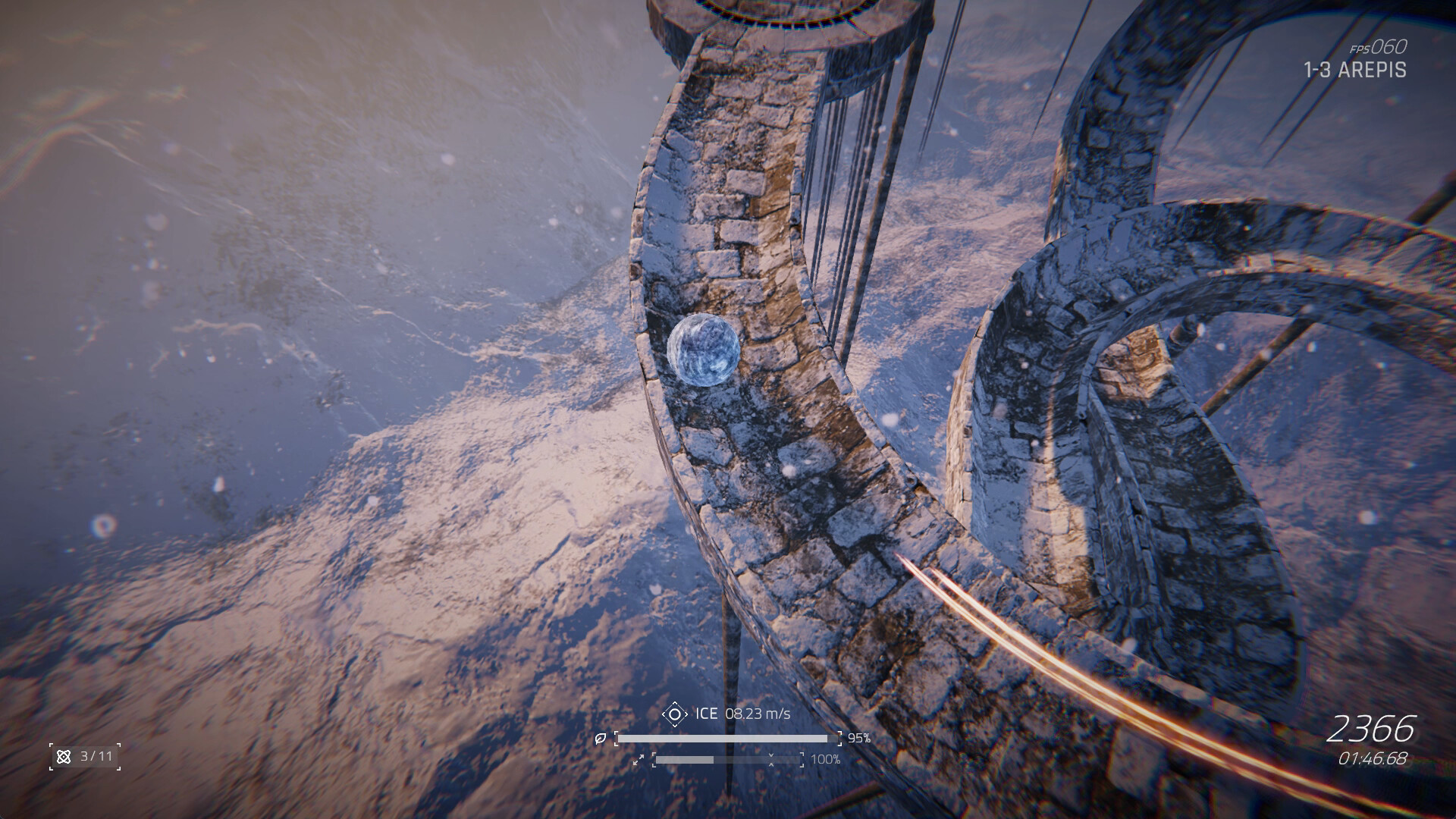1456x819 pixels.
Task: Select the leaf icon beside the 95% bar
Action: coord(601,739)
